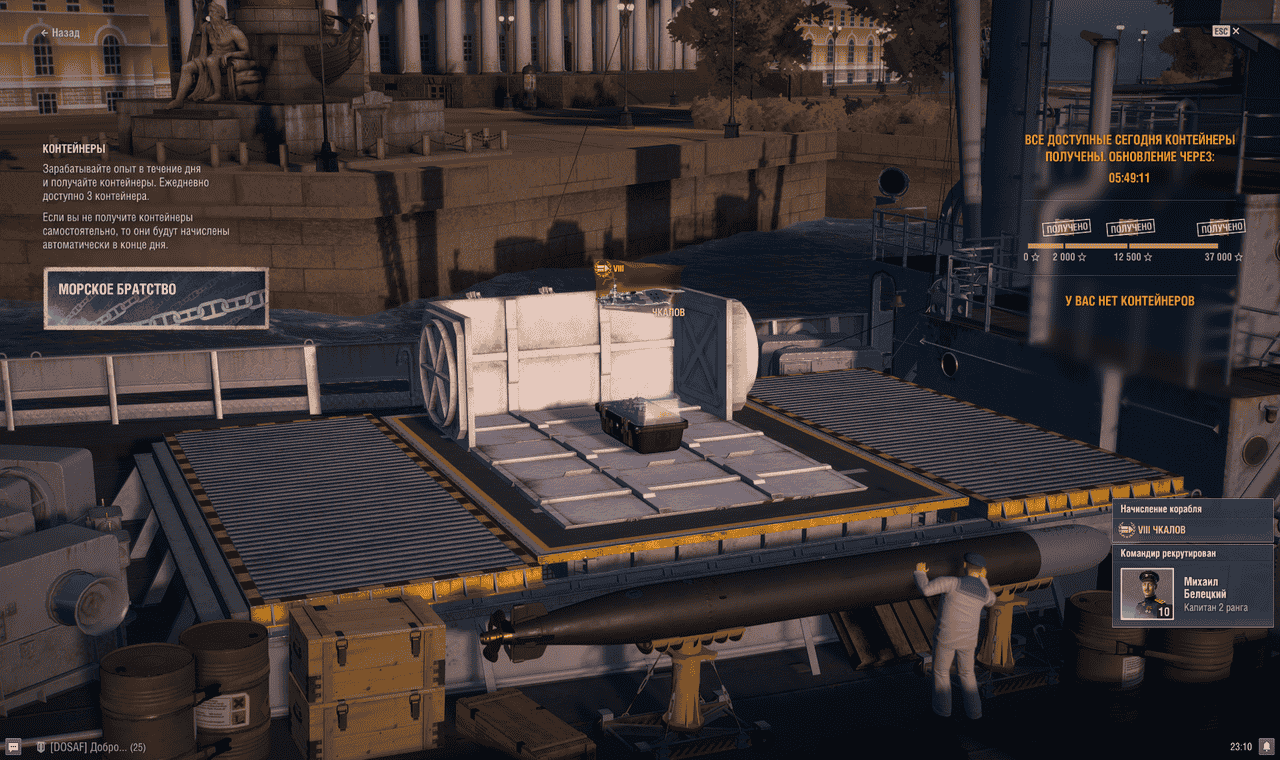Viewport: 1280px width, 760px height.
Task: Open the Морское братство container banner
Action: 156,298
